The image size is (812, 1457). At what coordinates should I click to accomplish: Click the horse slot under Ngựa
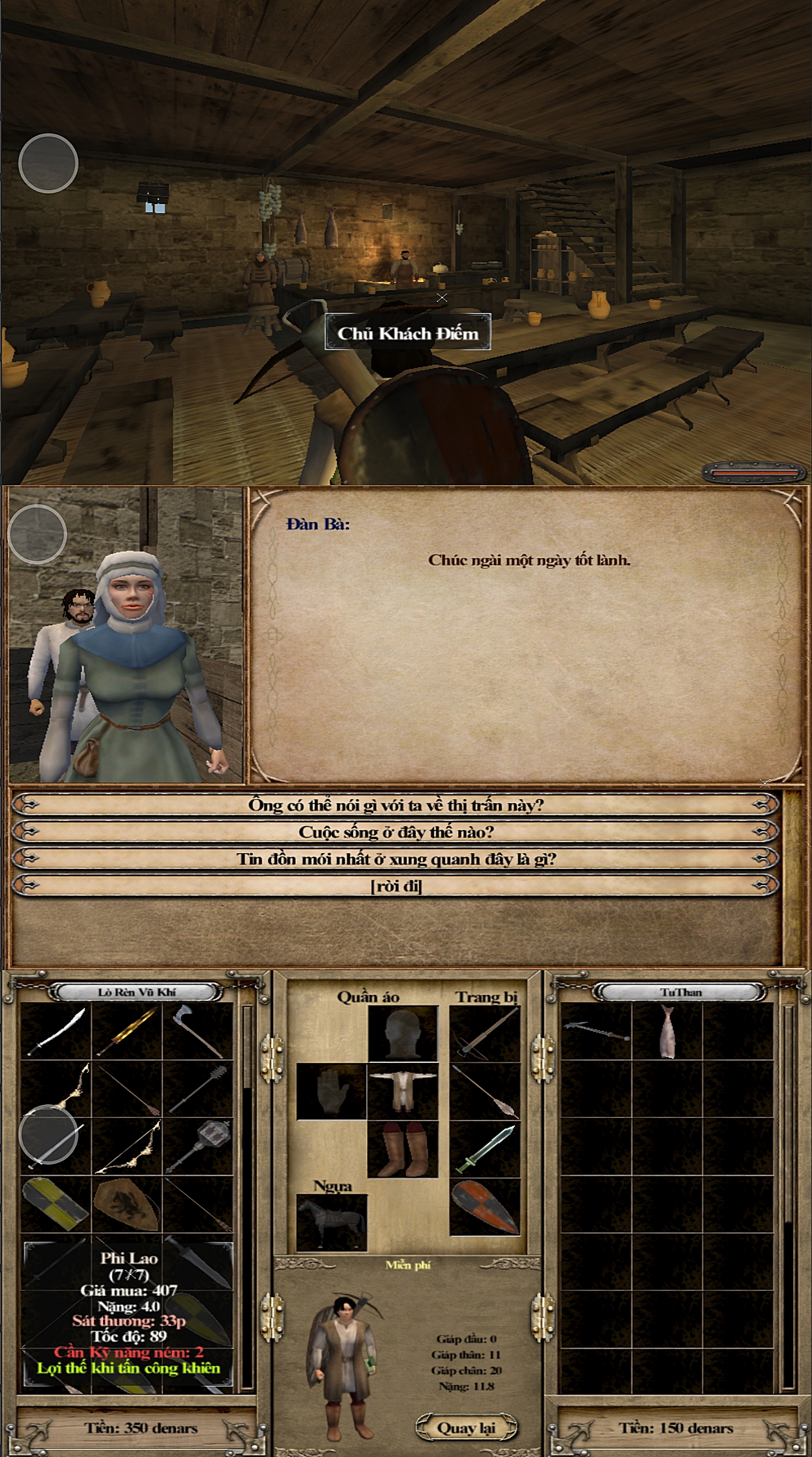point(332,1222)
